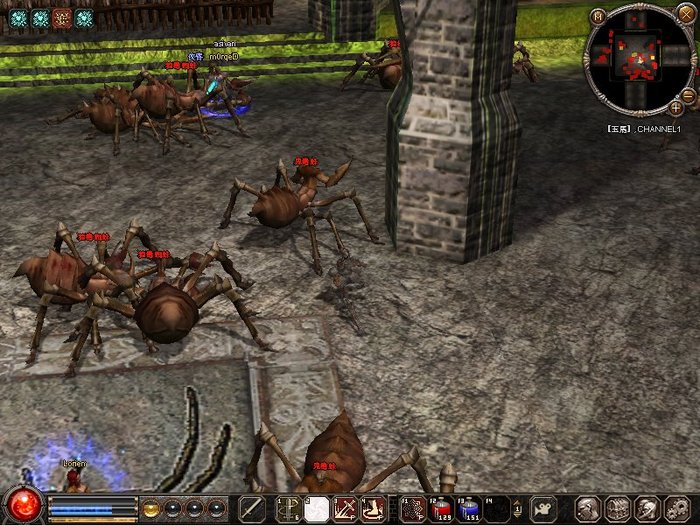Zoom in the minimap with the plus button
Screen dimensions: 700x525
677,106
